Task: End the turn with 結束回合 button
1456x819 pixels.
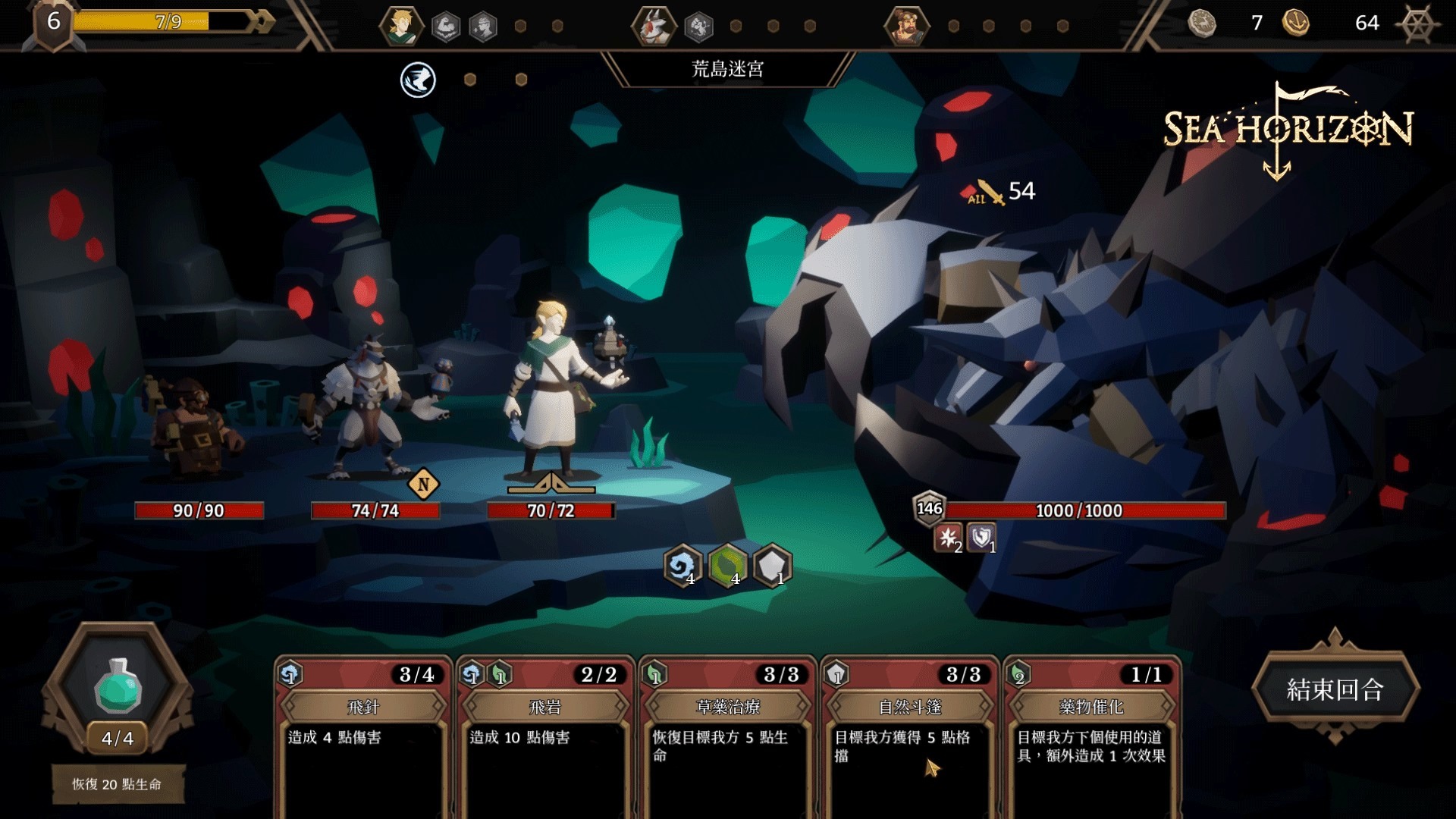Action: click(x=1335, y=689)
